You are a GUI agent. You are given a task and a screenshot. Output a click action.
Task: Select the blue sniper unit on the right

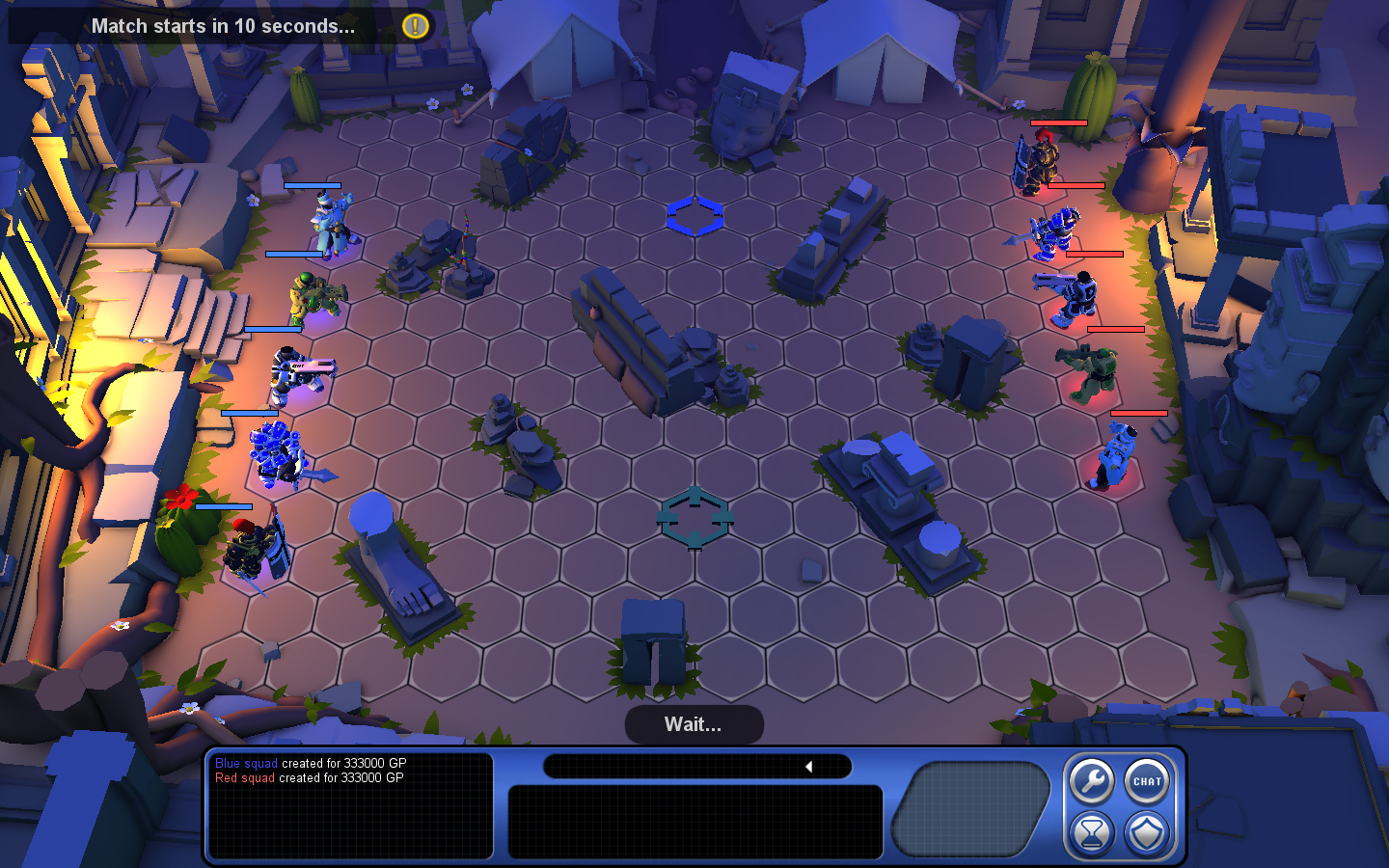[1074, 294]
